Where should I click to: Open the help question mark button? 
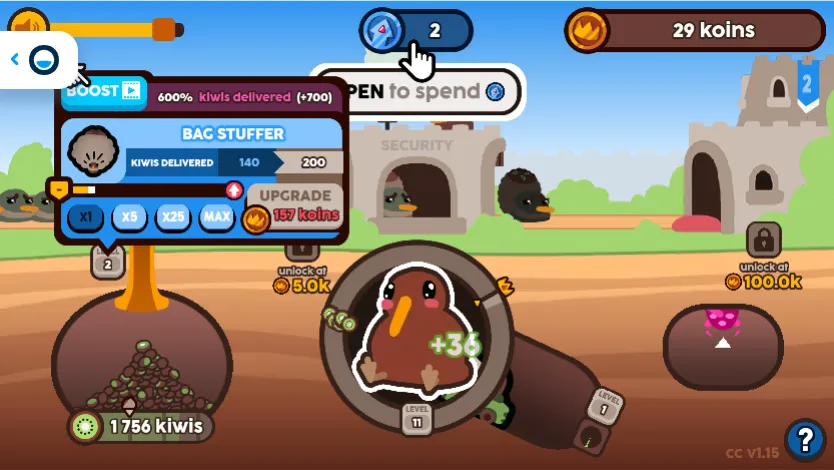pyautogui.click(x=804, y=438)
